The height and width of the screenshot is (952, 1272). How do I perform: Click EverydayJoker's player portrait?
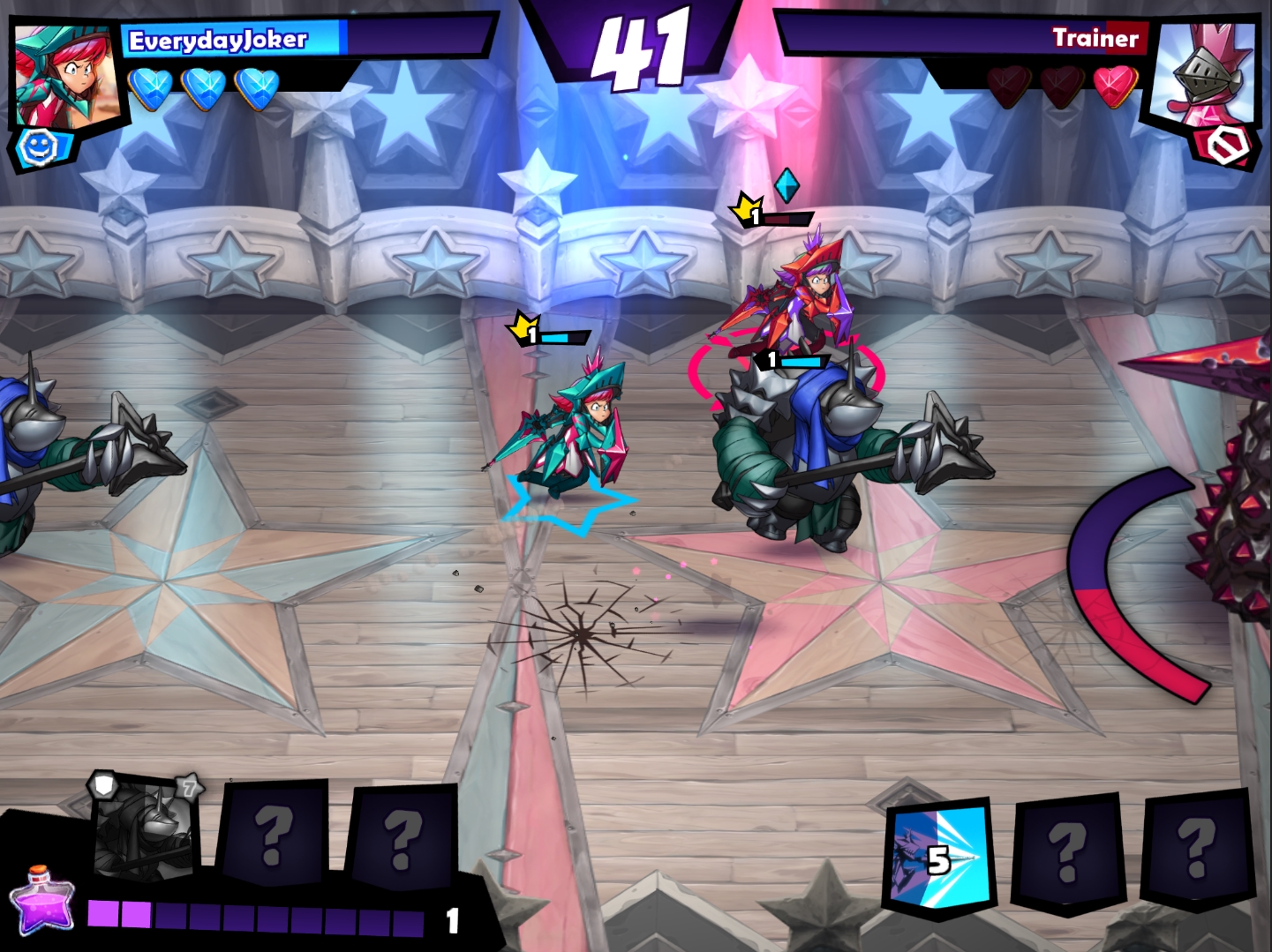pyautogui.click(x=67, y=77)
